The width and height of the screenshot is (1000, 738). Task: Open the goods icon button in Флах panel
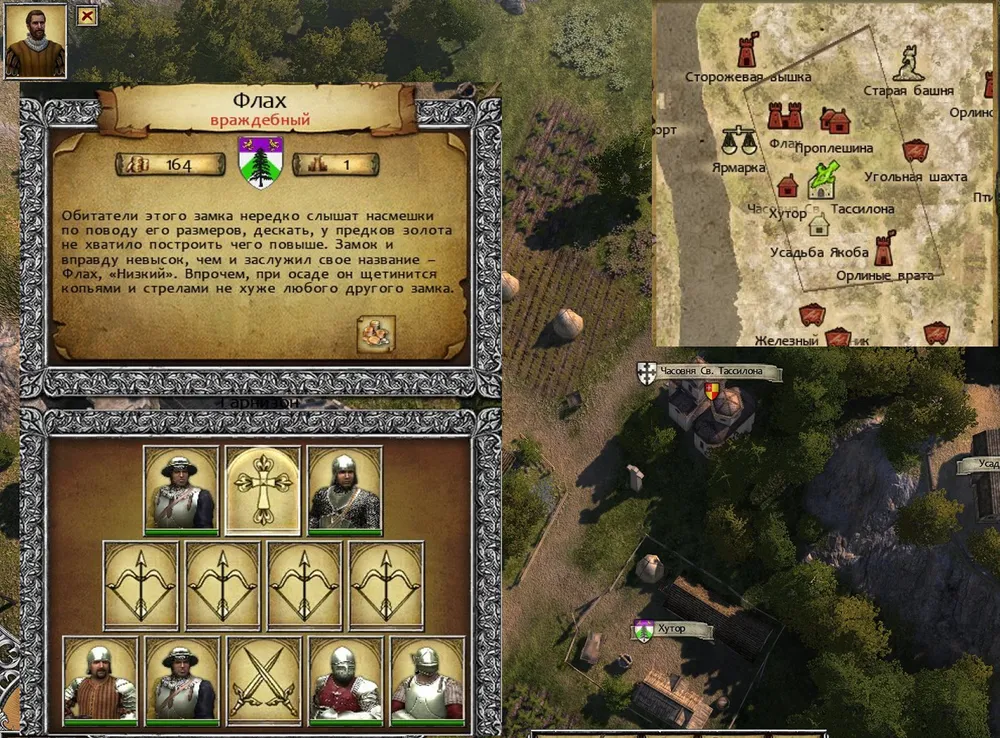tap(376, 334)
